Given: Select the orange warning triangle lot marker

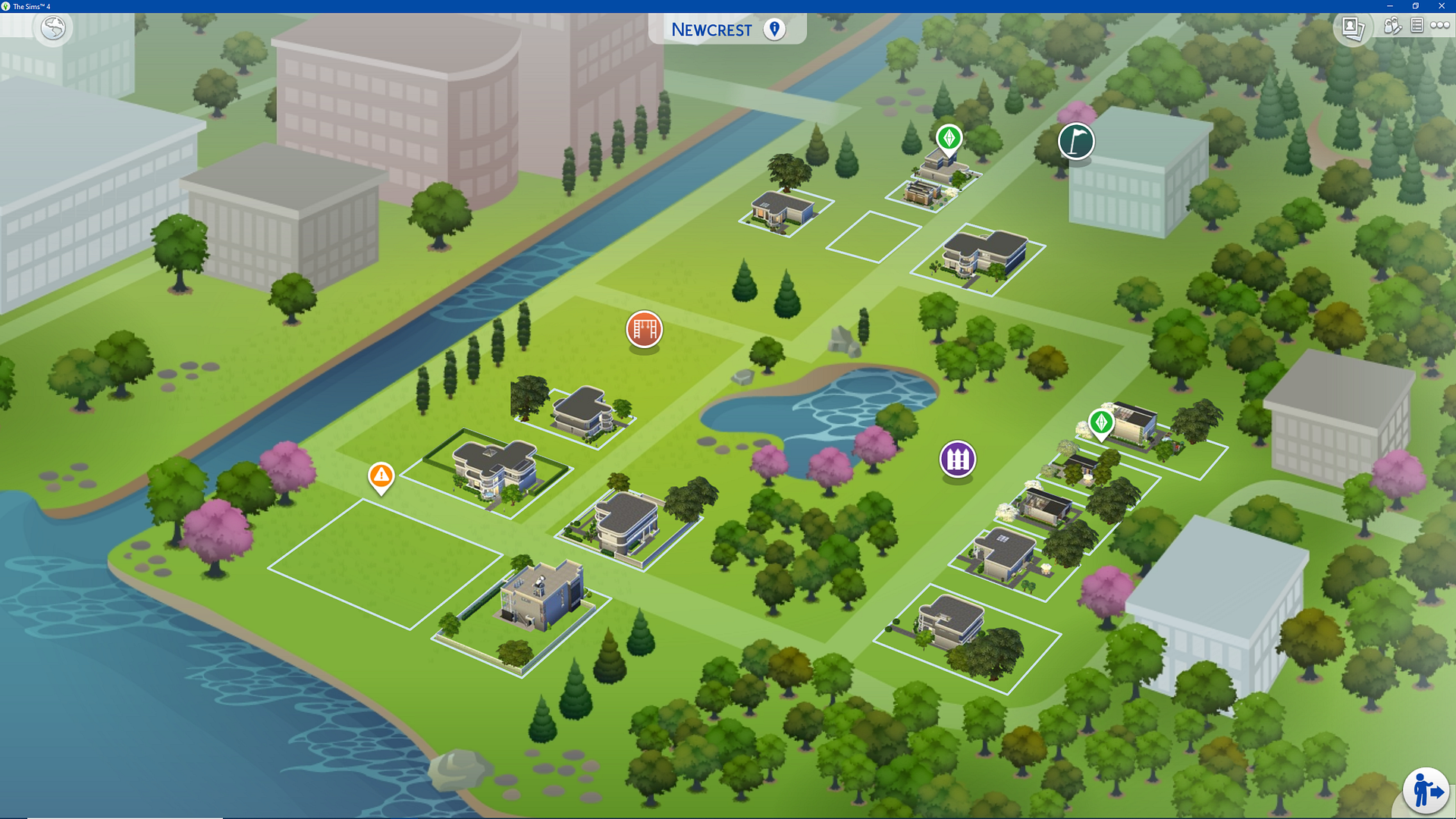Looking at the screenshot, I should (x=381, y=476).
